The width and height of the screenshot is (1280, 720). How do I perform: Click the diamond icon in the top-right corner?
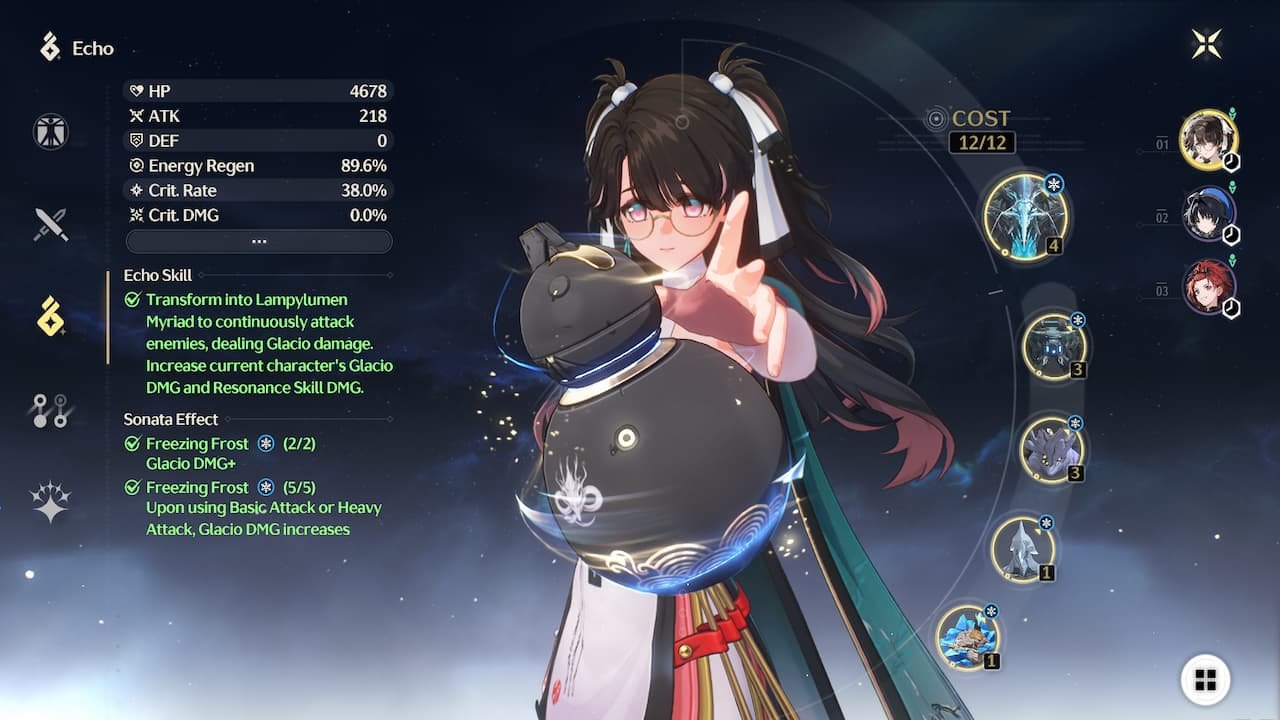coord(1207,42)
